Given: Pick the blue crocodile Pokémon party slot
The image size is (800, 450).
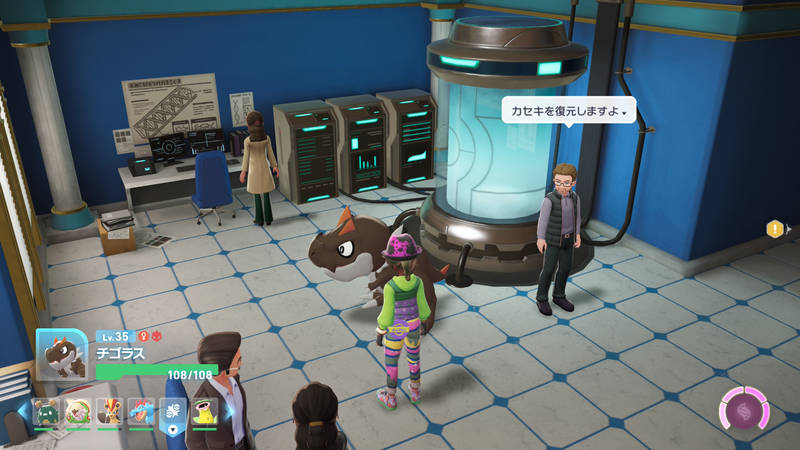Looking at the screenshot, I should pyautogui.click(x=140, y=411).
